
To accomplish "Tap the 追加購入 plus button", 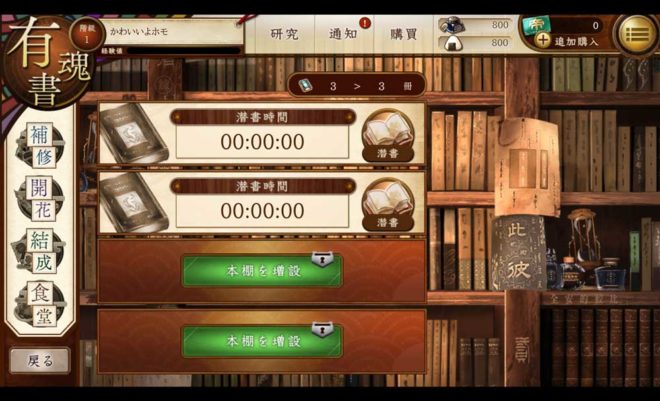I will pyautogui.click(x=543, y=41).
